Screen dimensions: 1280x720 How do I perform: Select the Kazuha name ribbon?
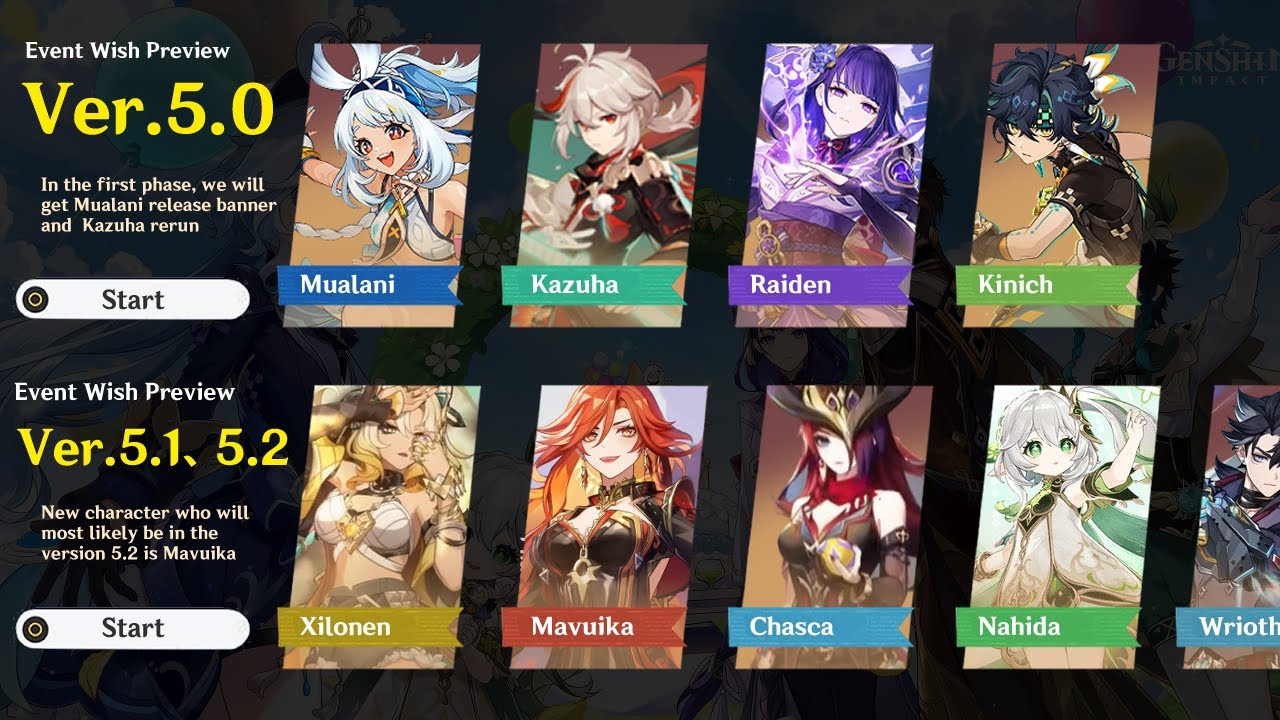[577, 284]
